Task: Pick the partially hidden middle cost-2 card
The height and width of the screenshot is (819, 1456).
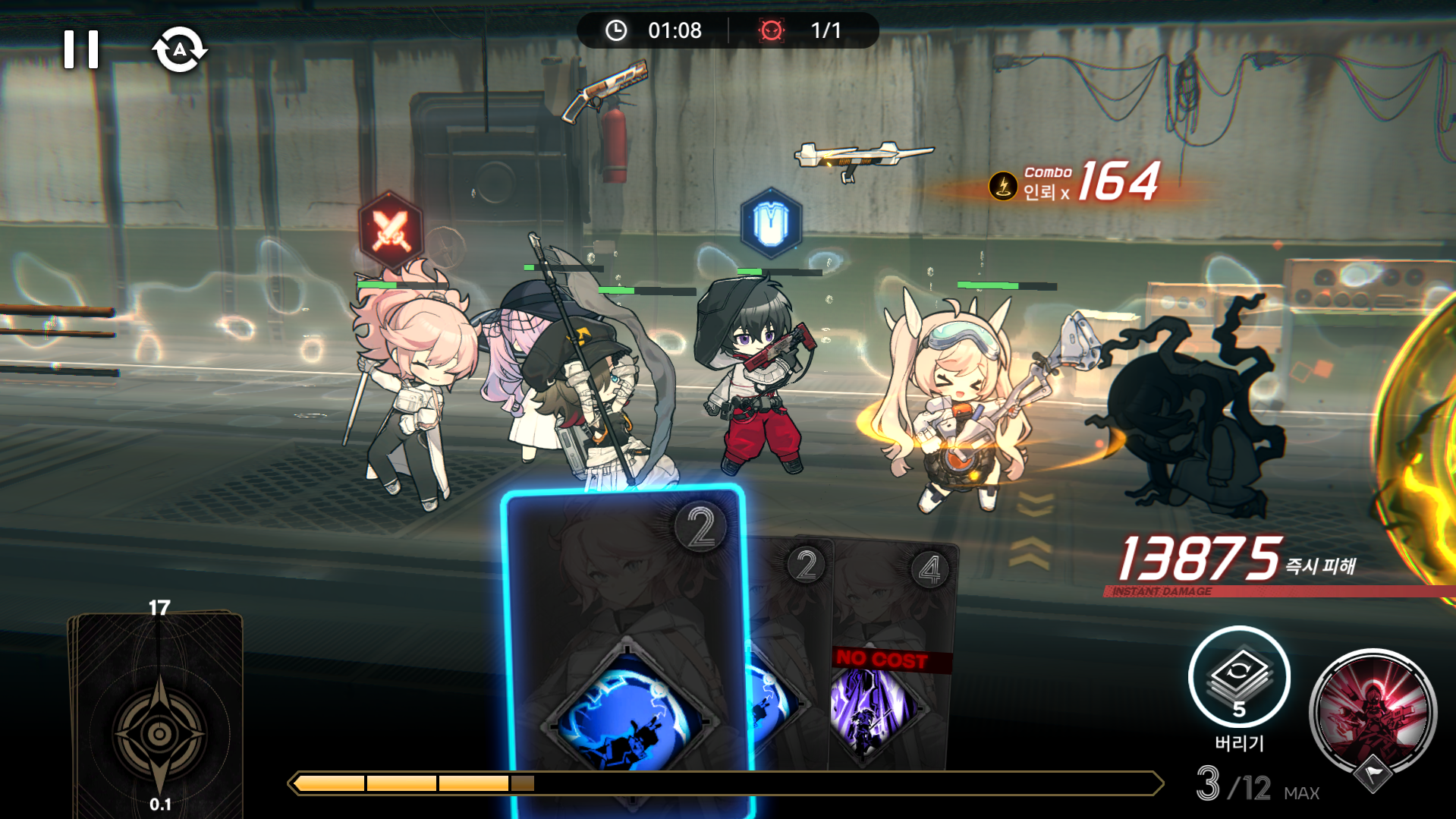Action: tap(789, 653)
